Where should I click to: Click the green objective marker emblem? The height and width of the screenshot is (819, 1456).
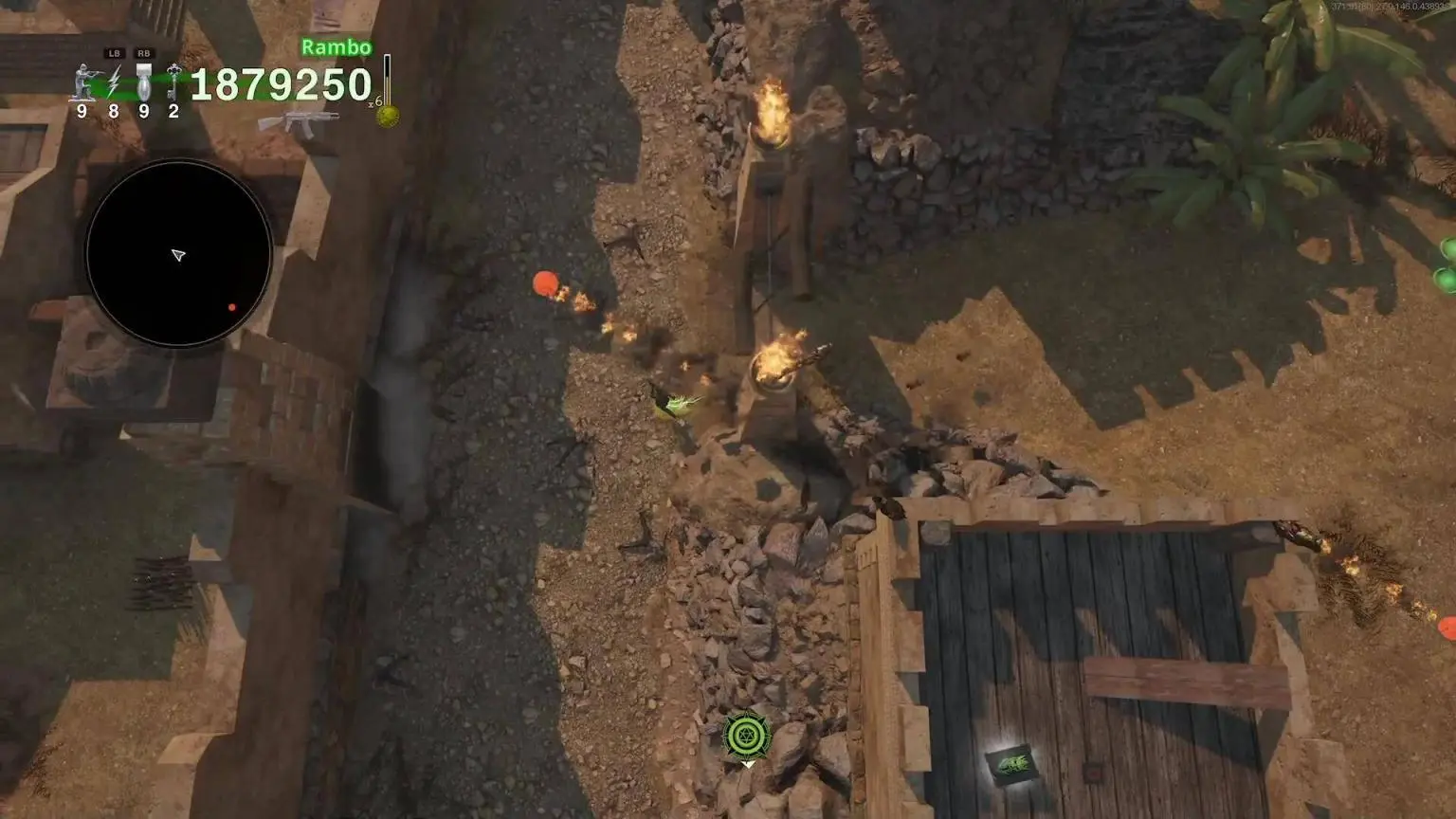coord(746,734)
